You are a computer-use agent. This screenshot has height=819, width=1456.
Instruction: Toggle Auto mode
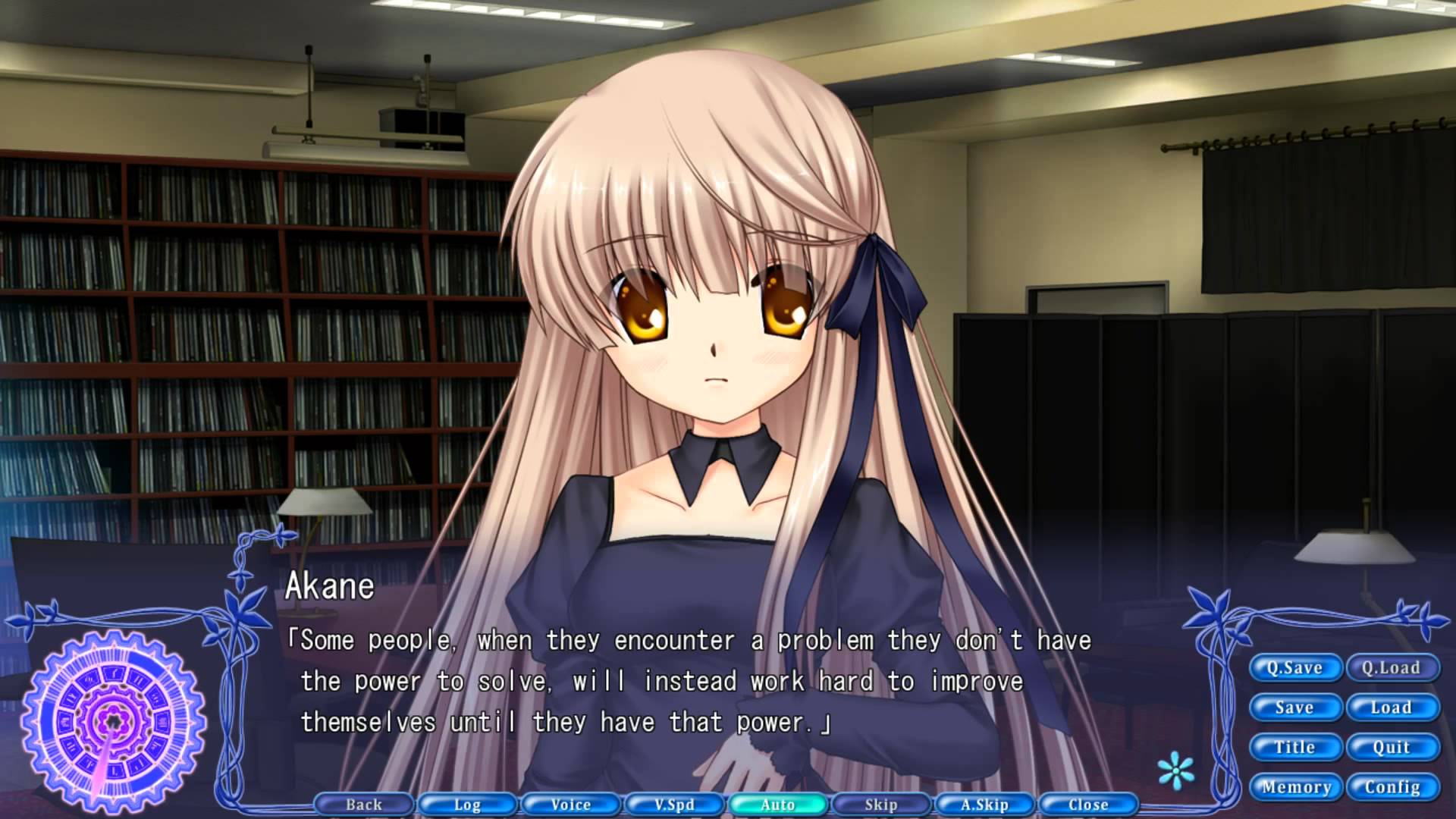tap(778, 805)
